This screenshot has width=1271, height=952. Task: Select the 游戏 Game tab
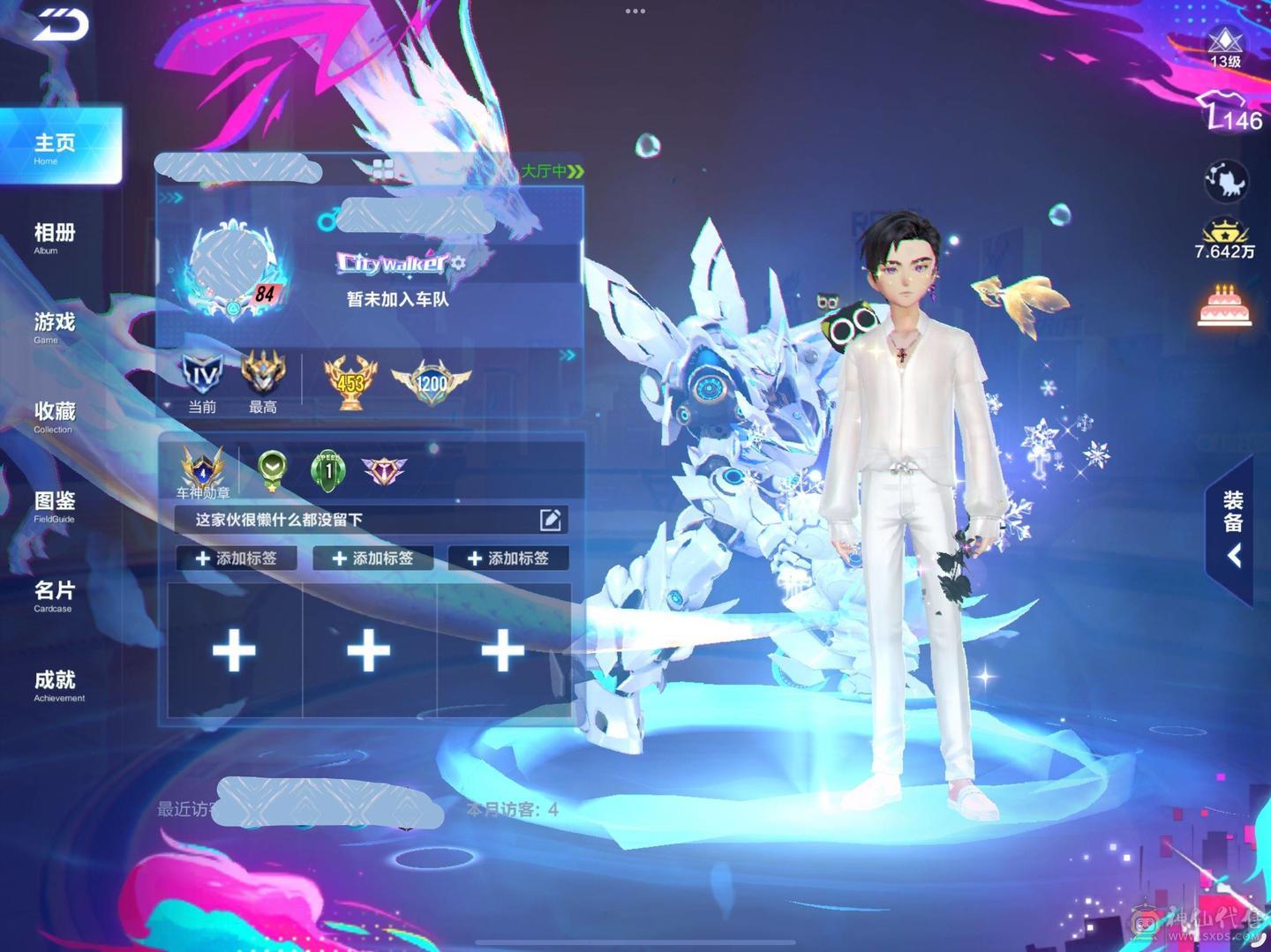55,326
